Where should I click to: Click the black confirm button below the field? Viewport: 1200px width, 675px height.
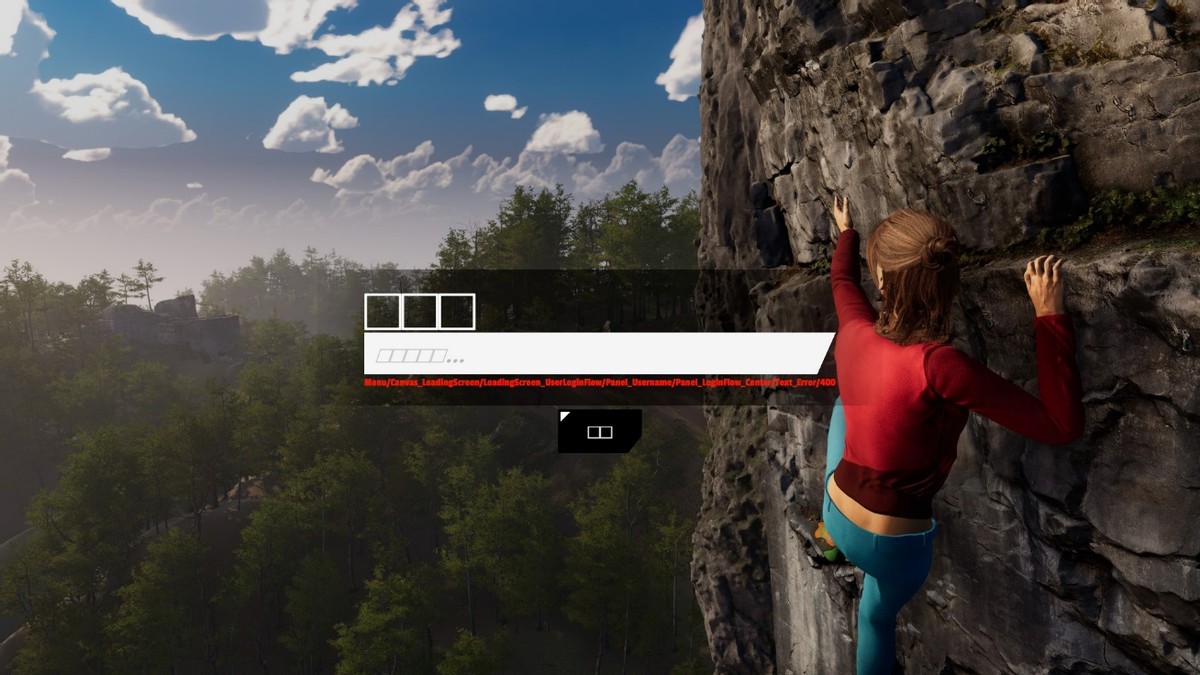599,431
